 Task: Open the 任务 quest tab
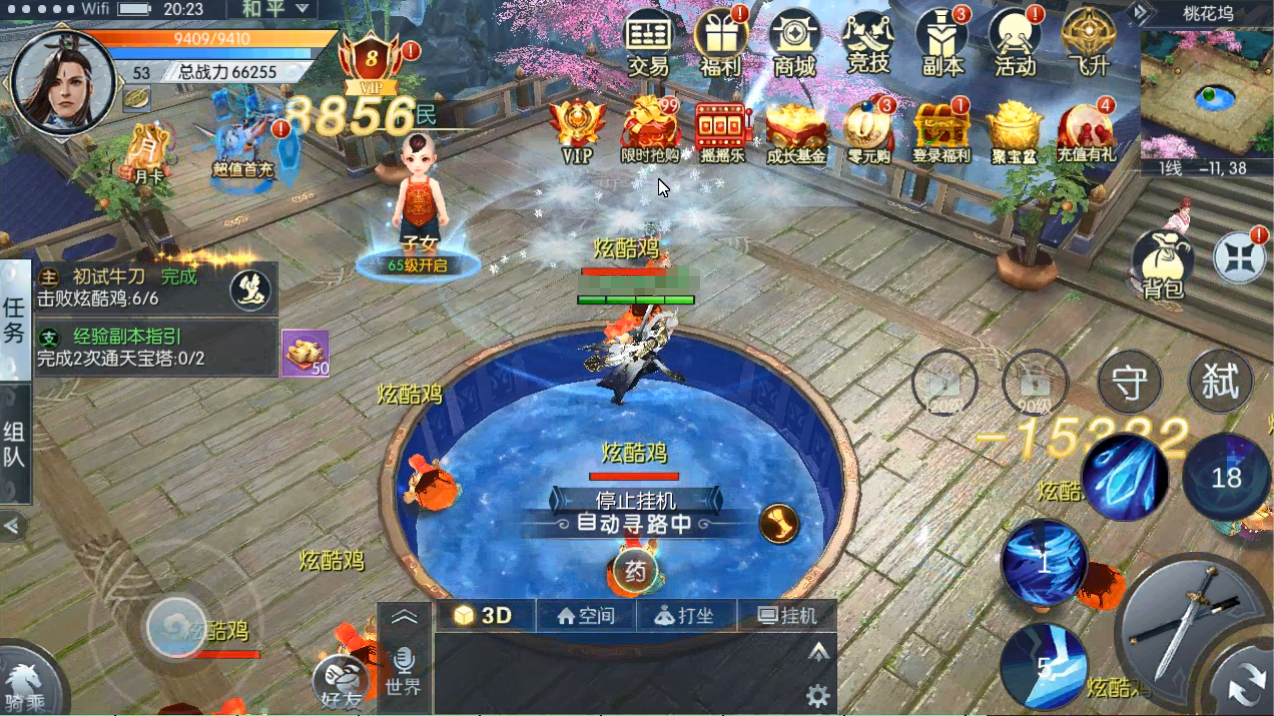click(14, 320)
